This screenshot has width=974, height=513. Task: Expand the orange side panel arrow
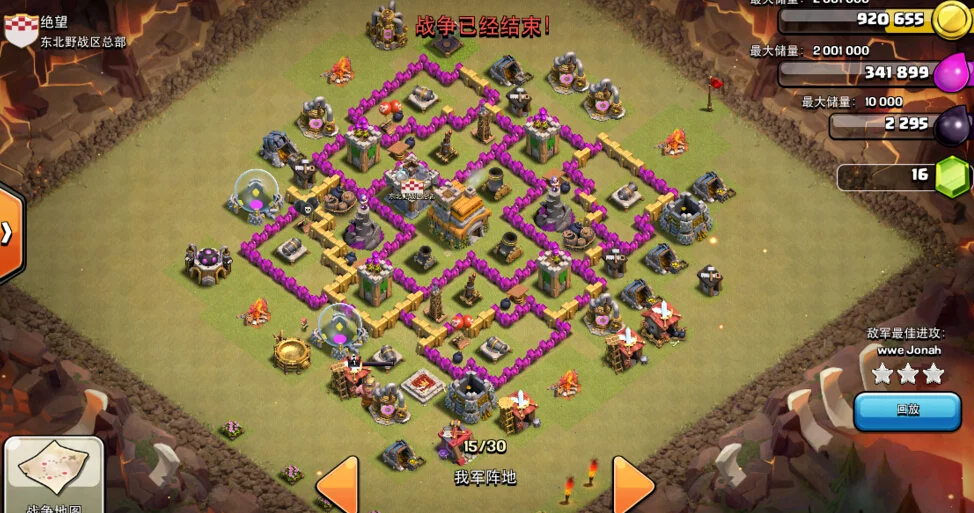8,232
